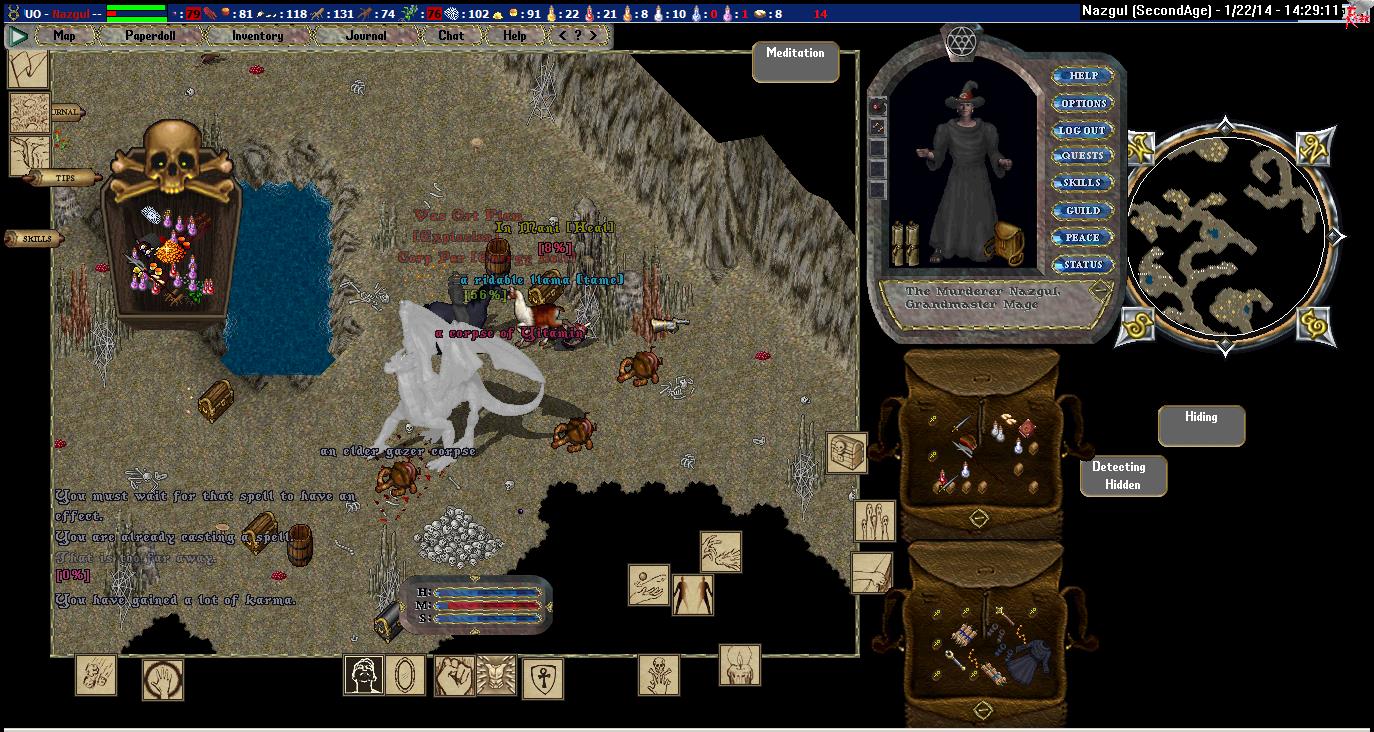1374x732 pixels.
Task: Open the GUILD button
Action: pyautogui.click(x=1083, y=211)
